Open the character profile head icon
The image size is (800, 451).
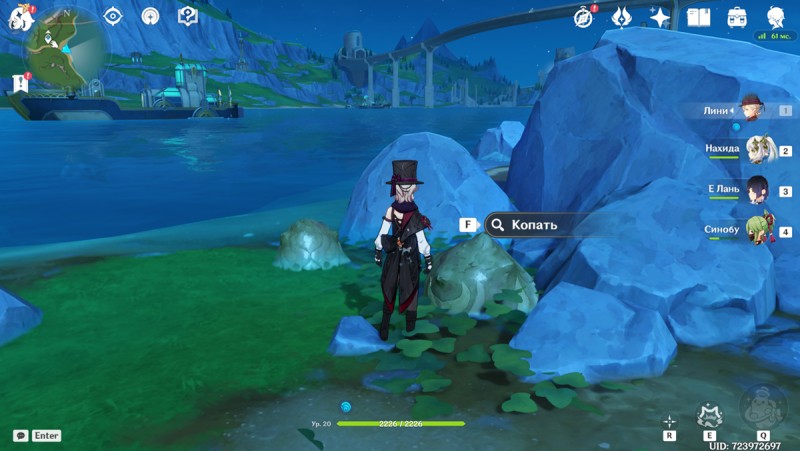click(x=775, y=17)
